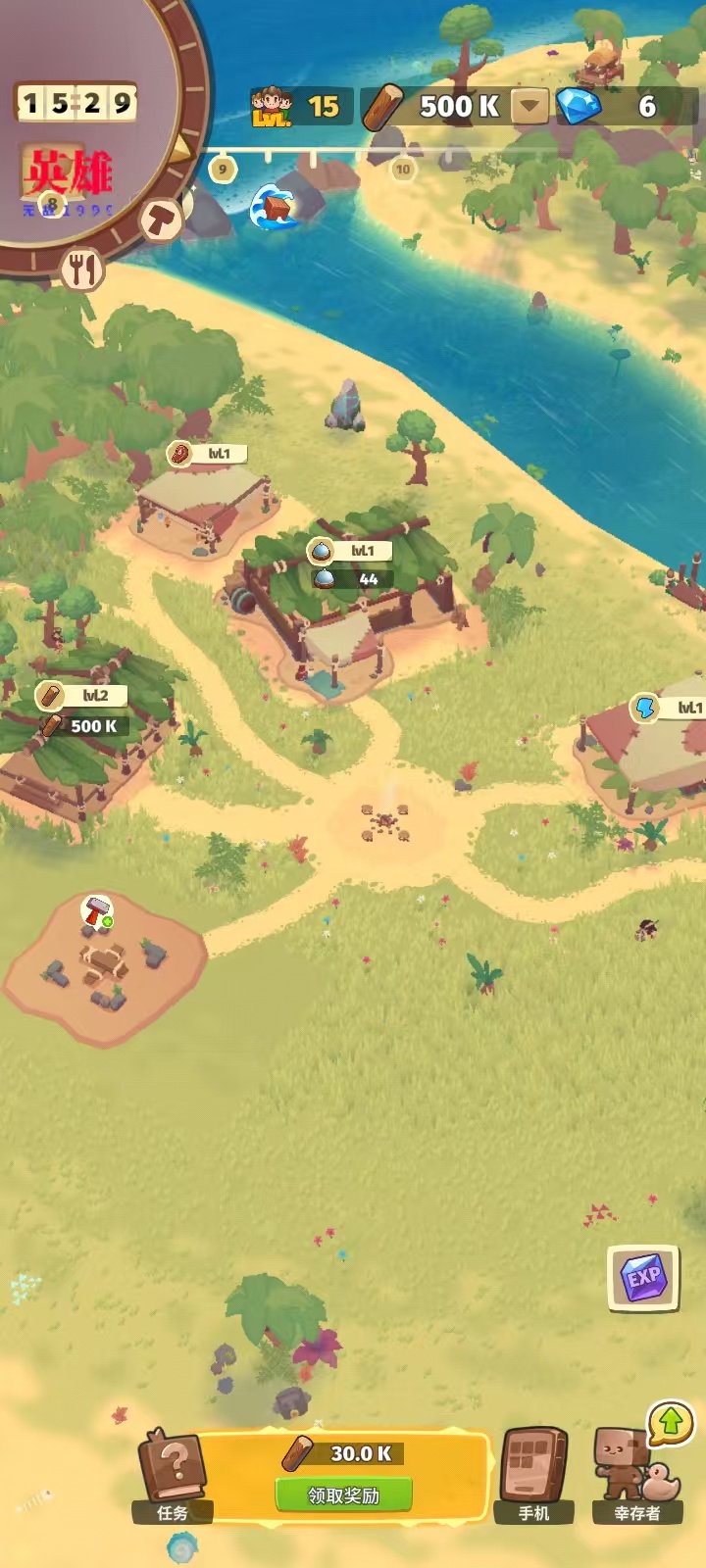Expand the wood resource dropdown arrow
Screen dimensions: 706x1568
pos(530,106)
